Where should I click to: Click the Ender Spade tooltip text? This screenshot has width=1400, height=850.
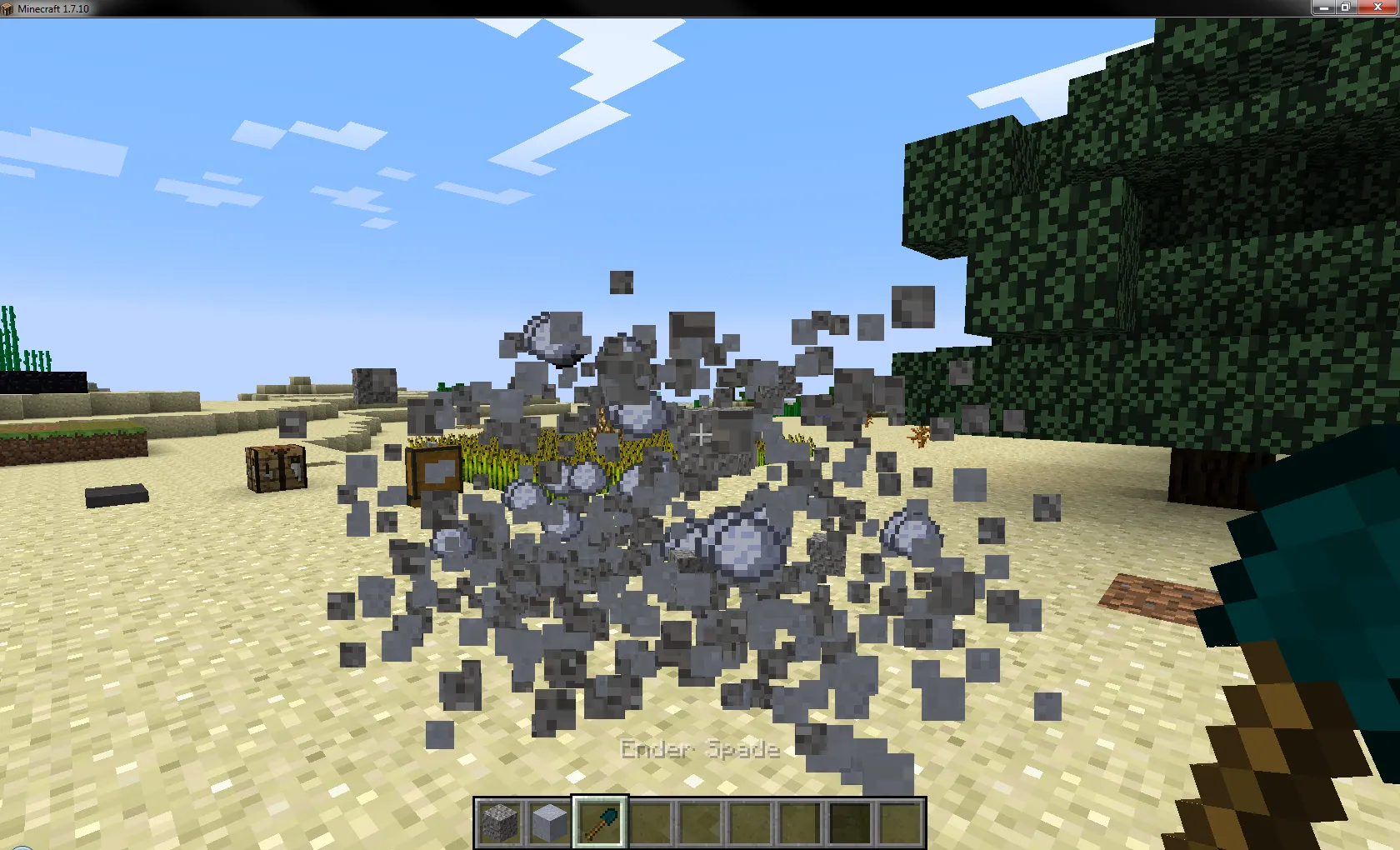point(698,749)
